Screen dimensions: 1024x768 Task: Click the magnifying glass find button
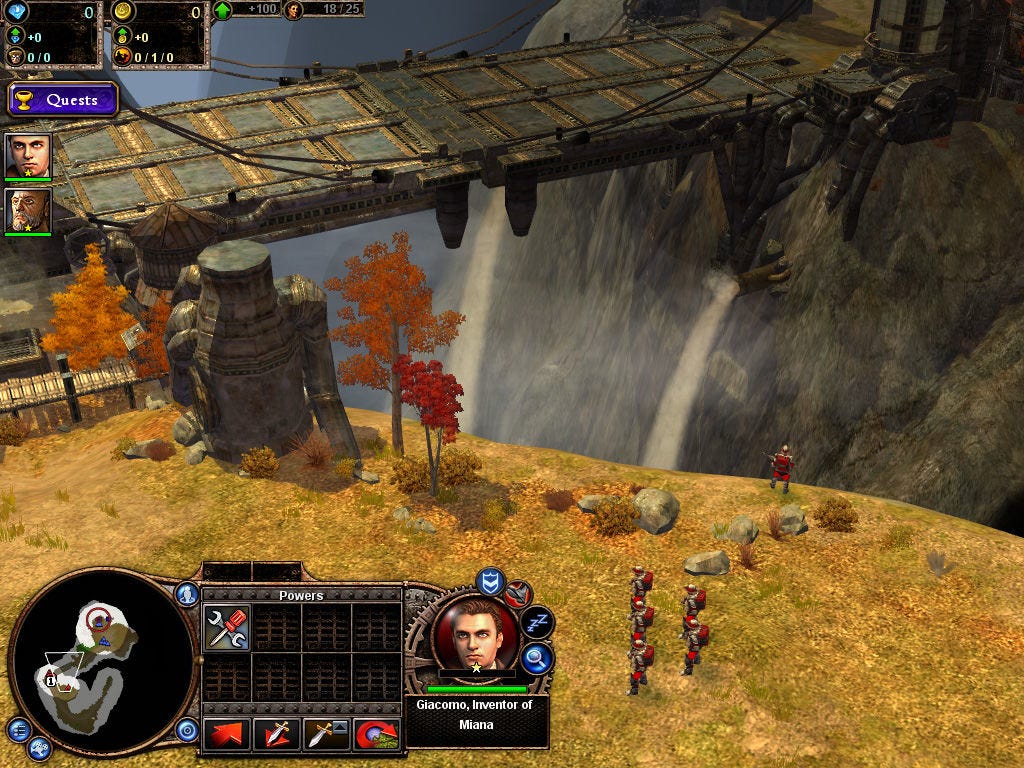(x=538, y=657)
